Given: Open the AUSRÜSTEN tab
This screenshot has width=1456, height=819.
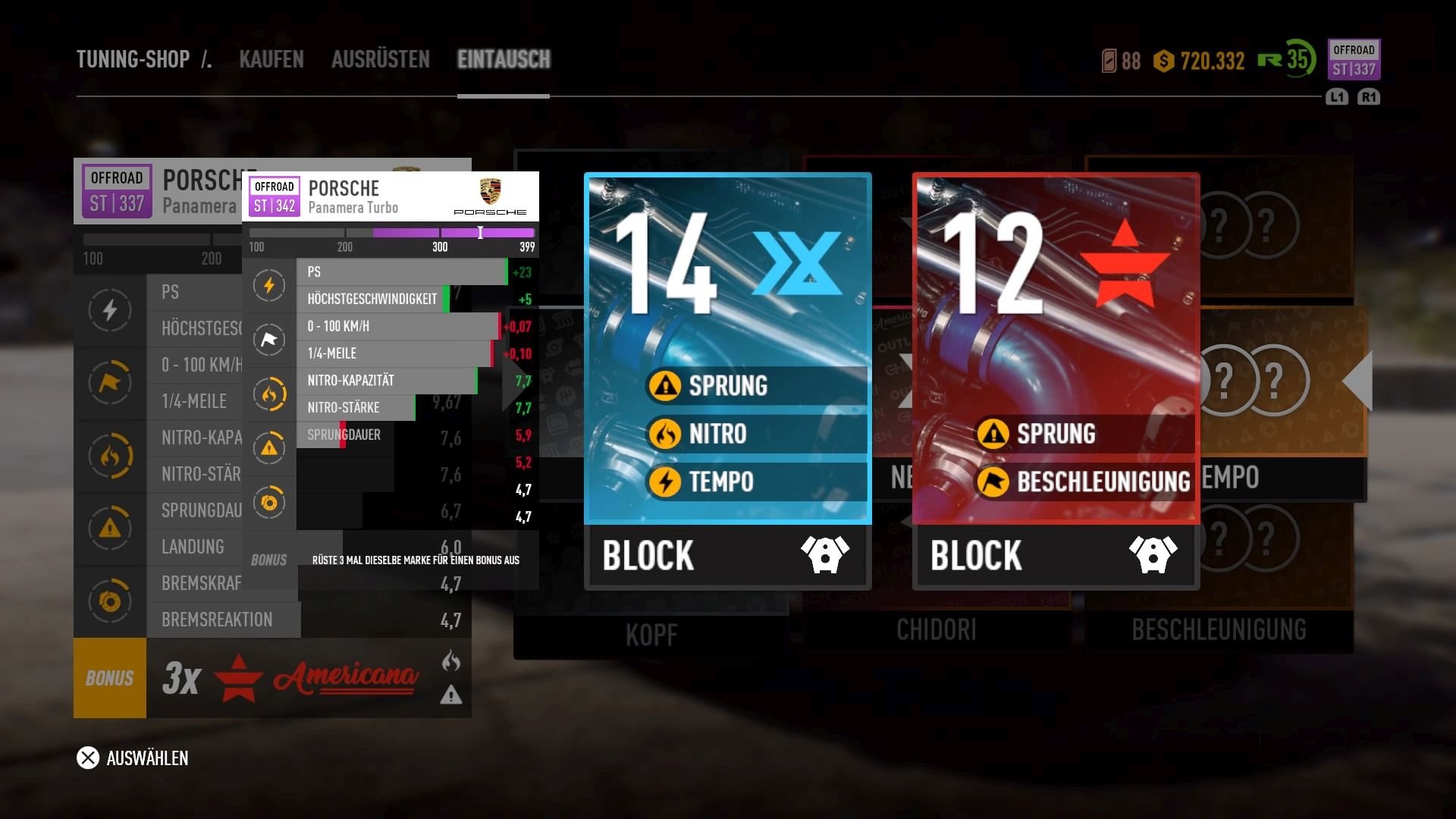Looking at the screenshot, I should pos(379,60).
